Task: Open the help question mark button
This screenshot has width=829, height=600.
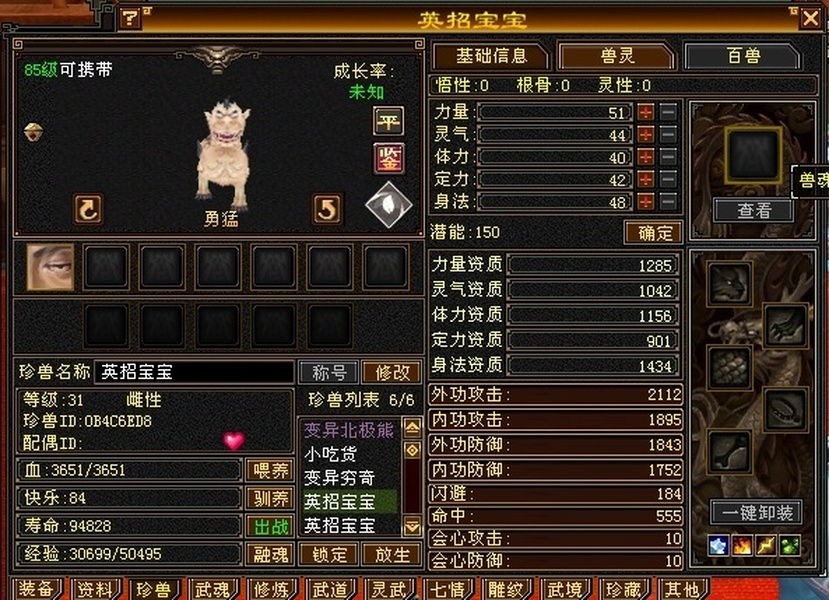Action: 131,18
